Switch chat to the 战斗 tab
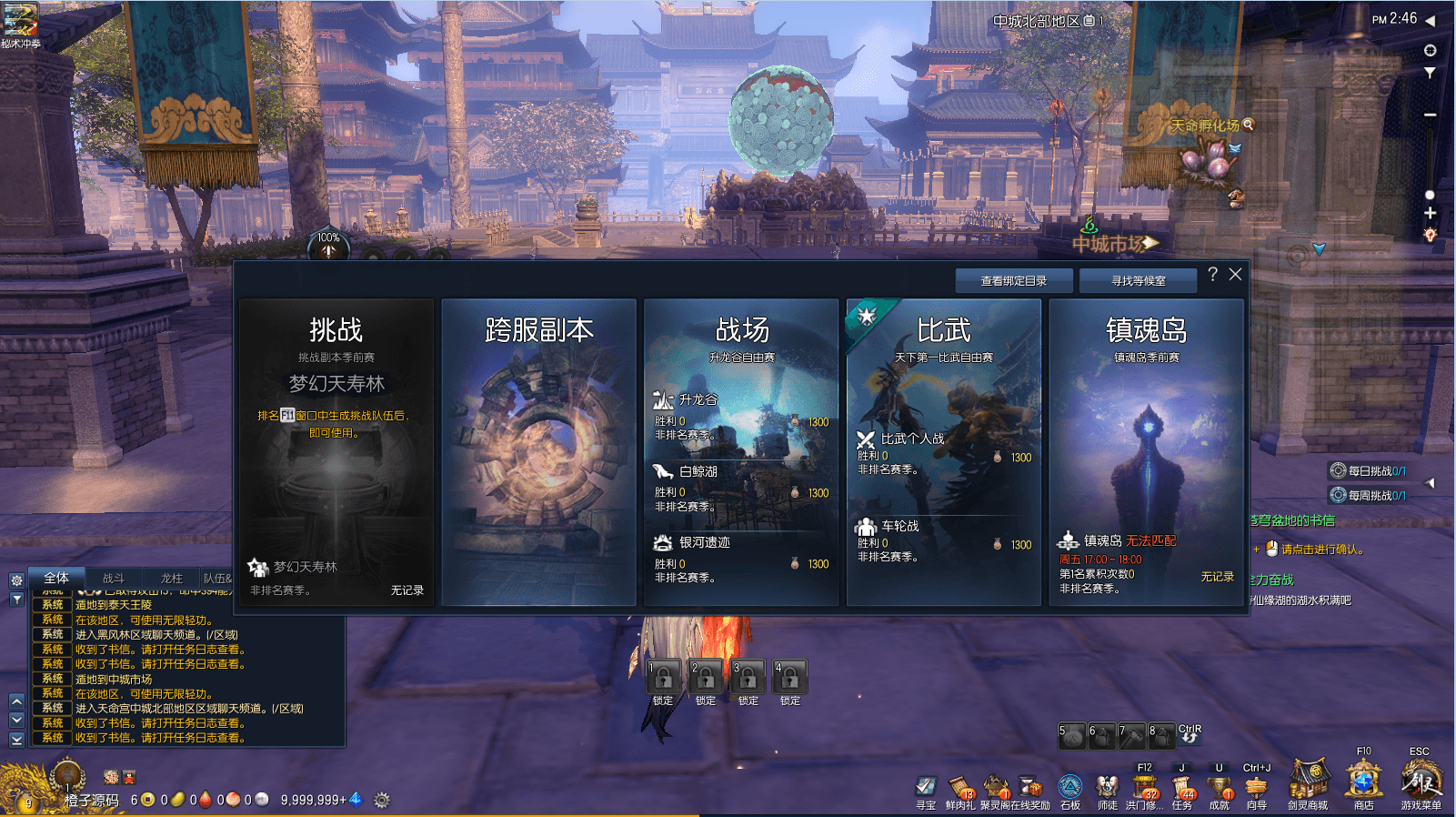 (x=114, y=578)
